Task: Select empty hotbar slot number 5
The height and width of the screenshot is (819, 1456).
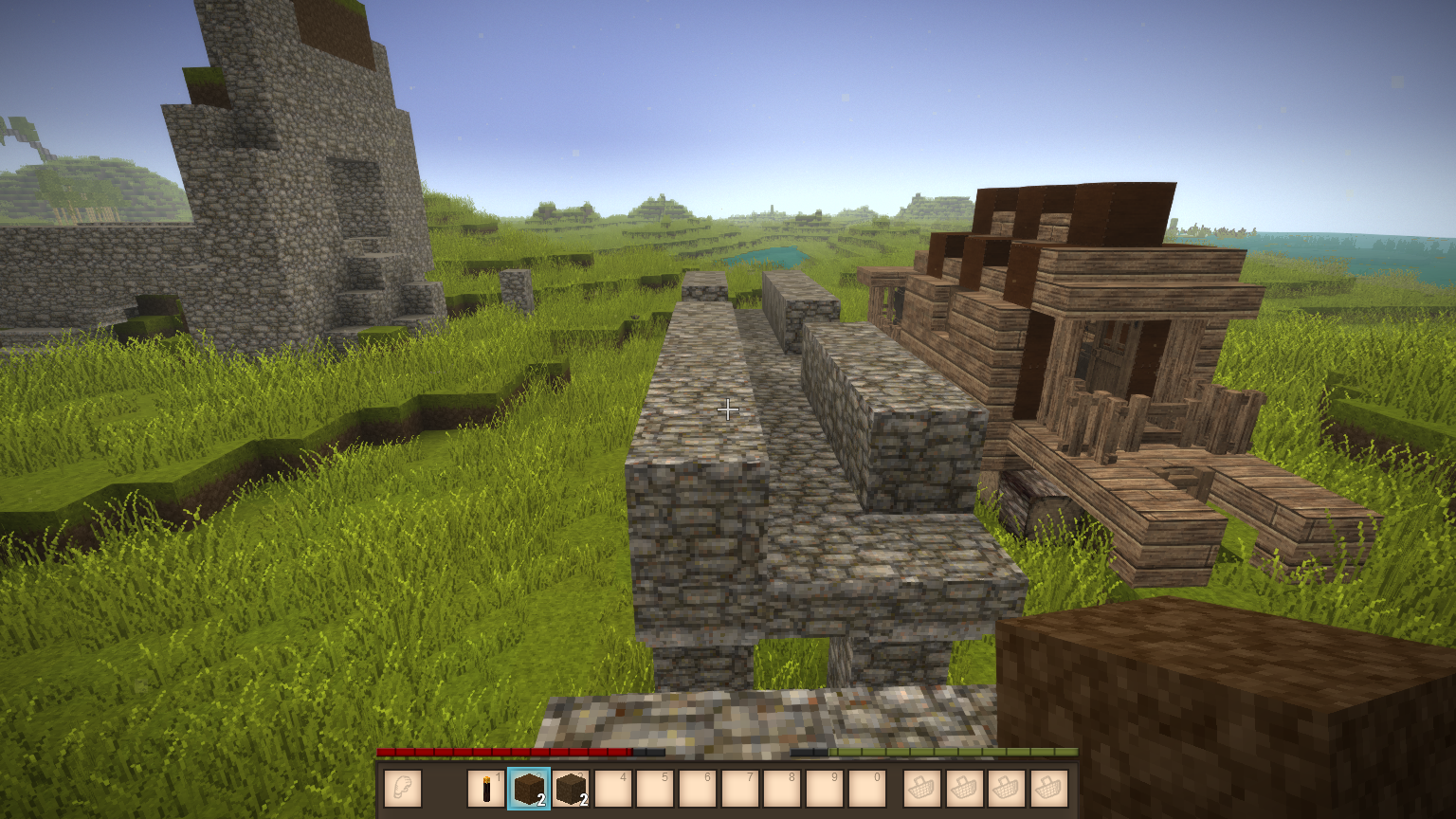Action: pyautogui.click(x=655, y=789)
